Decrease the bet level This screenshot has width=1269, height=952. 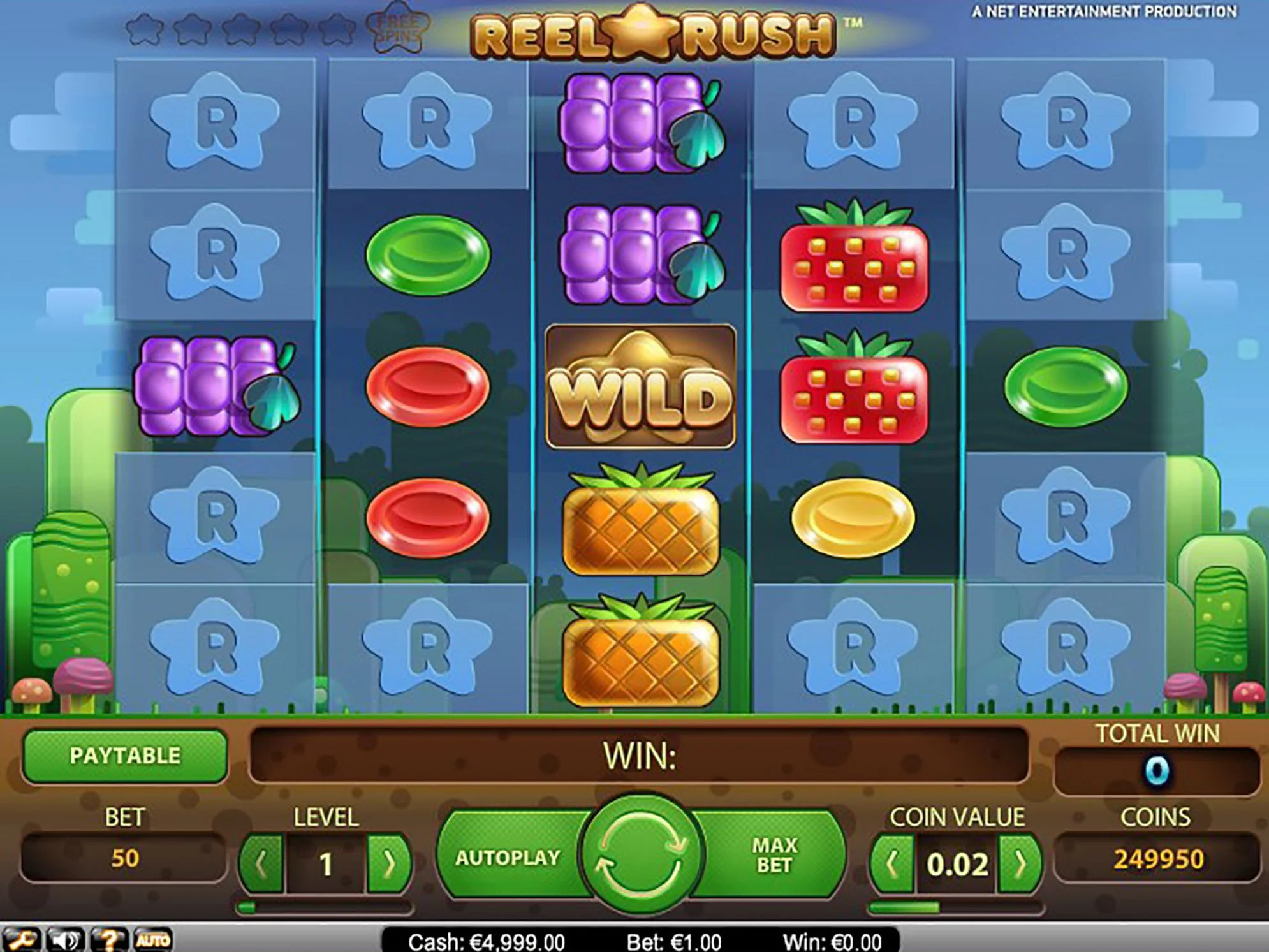coord(261,865)
